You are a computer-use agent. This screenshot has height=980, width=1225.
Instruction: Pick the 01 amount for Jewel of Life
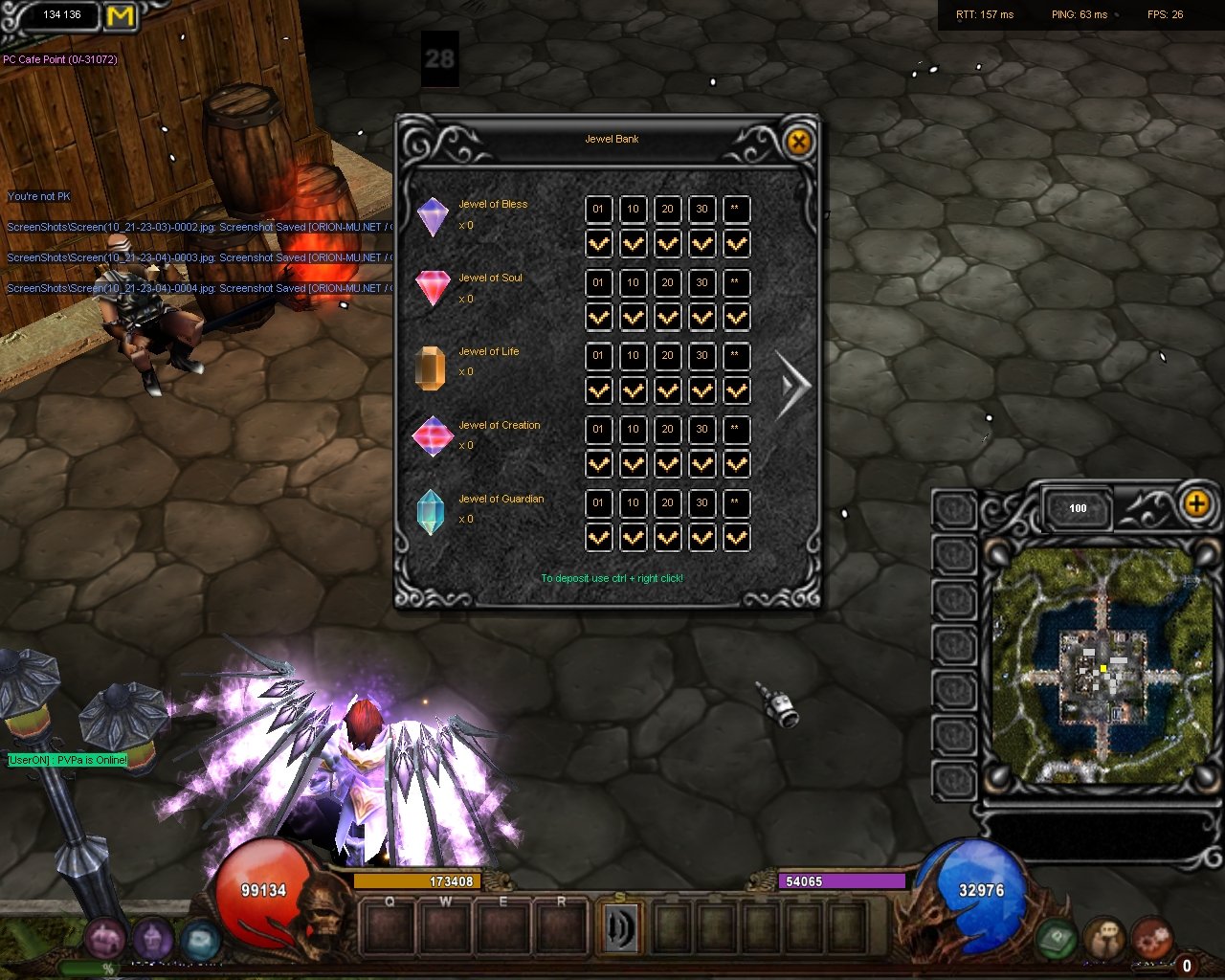click(x=598, y=356)
